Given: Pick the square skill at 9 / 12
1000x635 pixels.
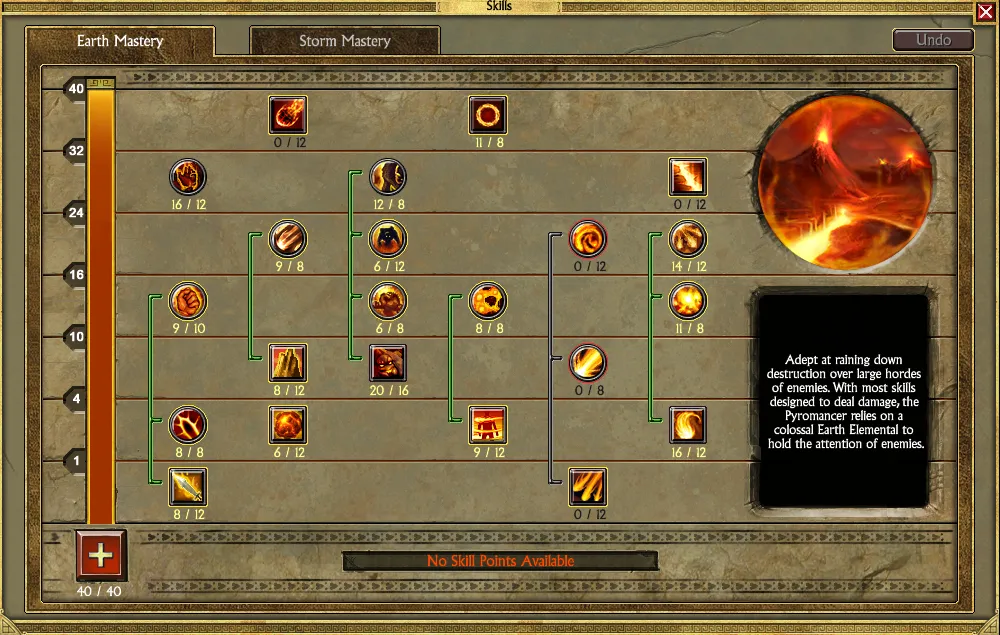Looking at the screenshot, I should tap(488, 425).
